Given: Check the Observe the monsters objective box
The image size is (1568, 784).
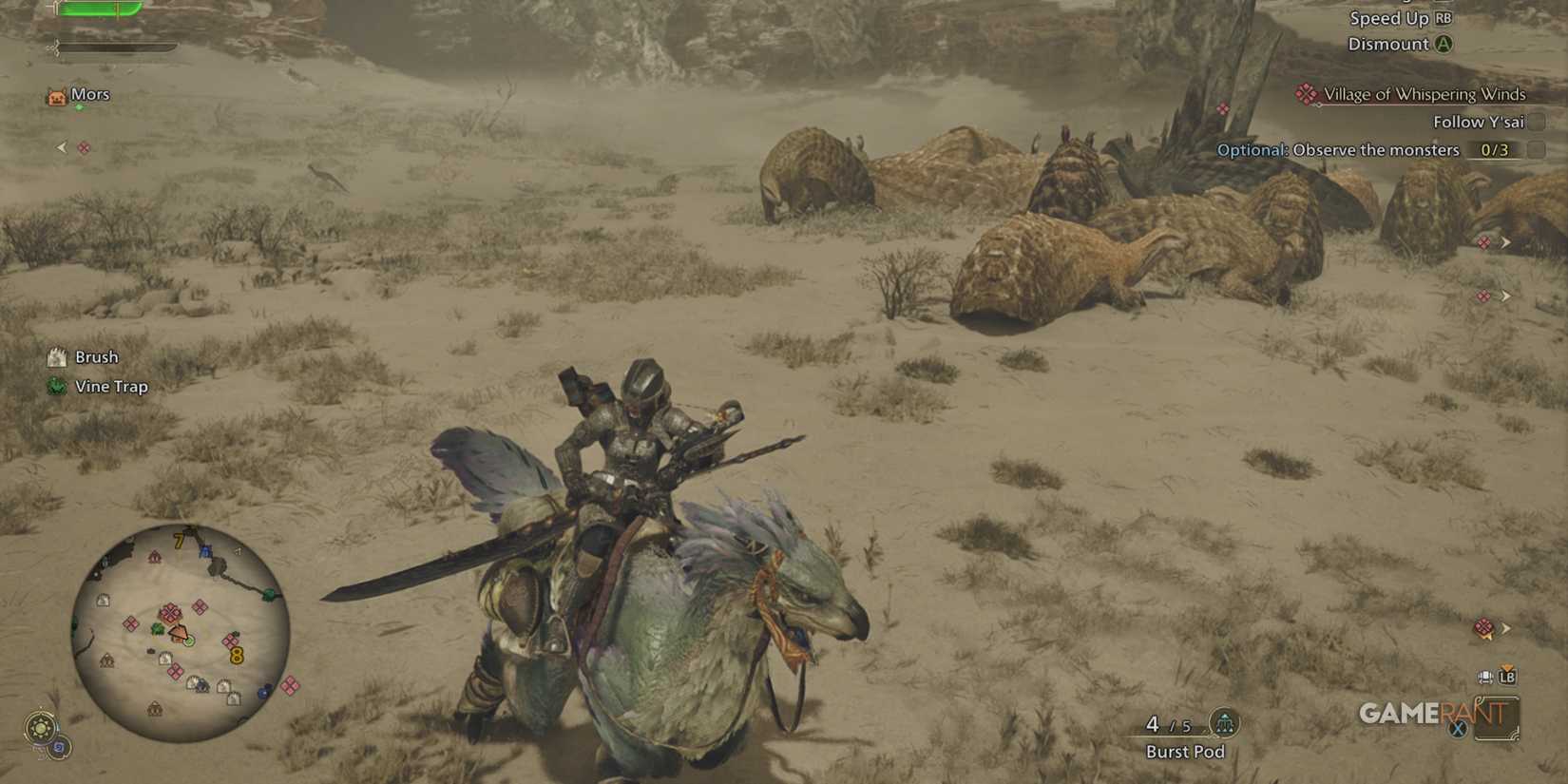Looking at the screenshot, I should click(1538, 150).
